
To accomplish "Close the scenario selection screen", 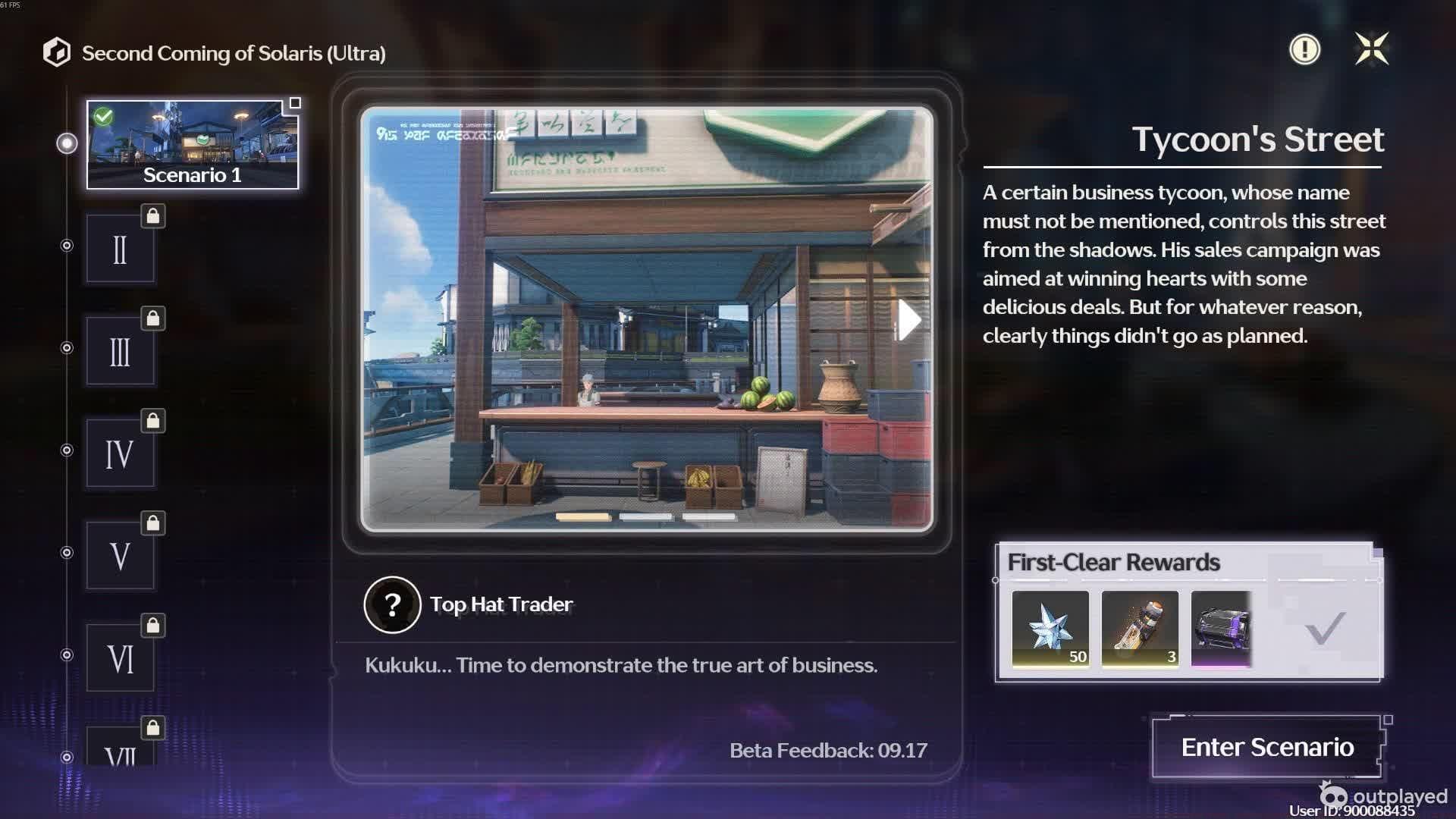I will point(1371,49).
